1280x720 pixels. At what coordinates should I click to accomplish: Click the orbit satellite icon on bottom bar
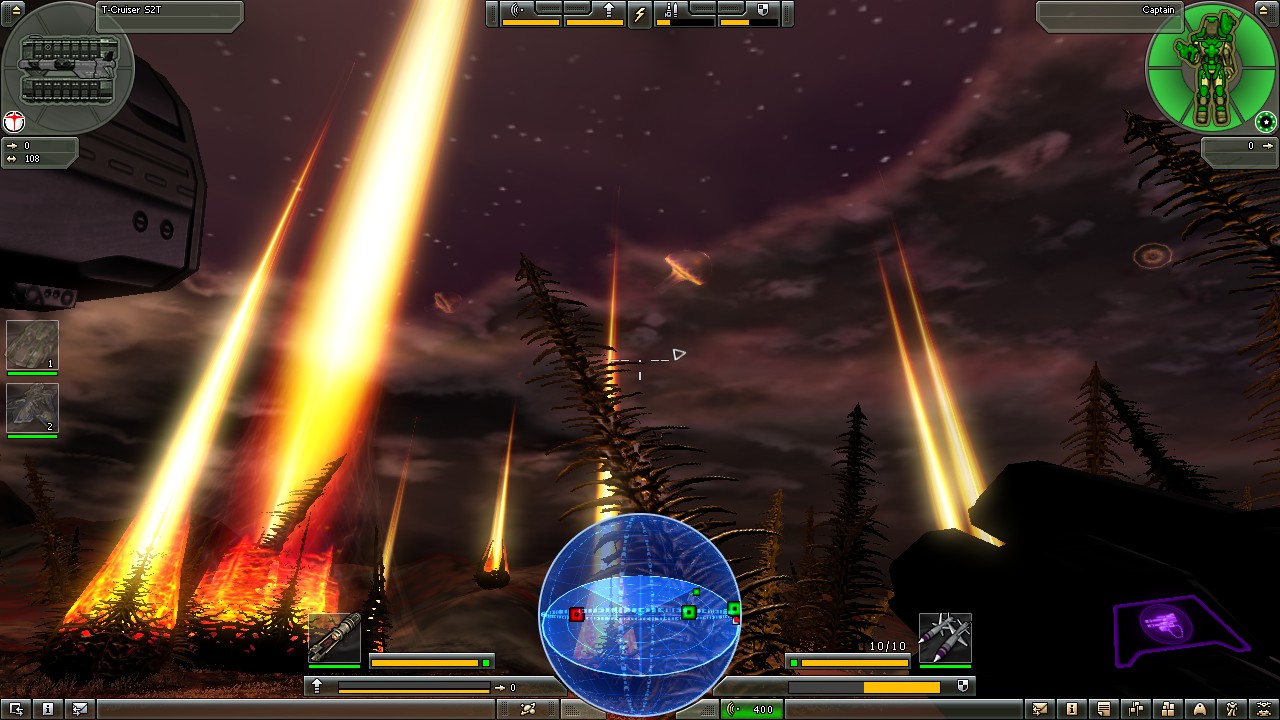(528, 710)
